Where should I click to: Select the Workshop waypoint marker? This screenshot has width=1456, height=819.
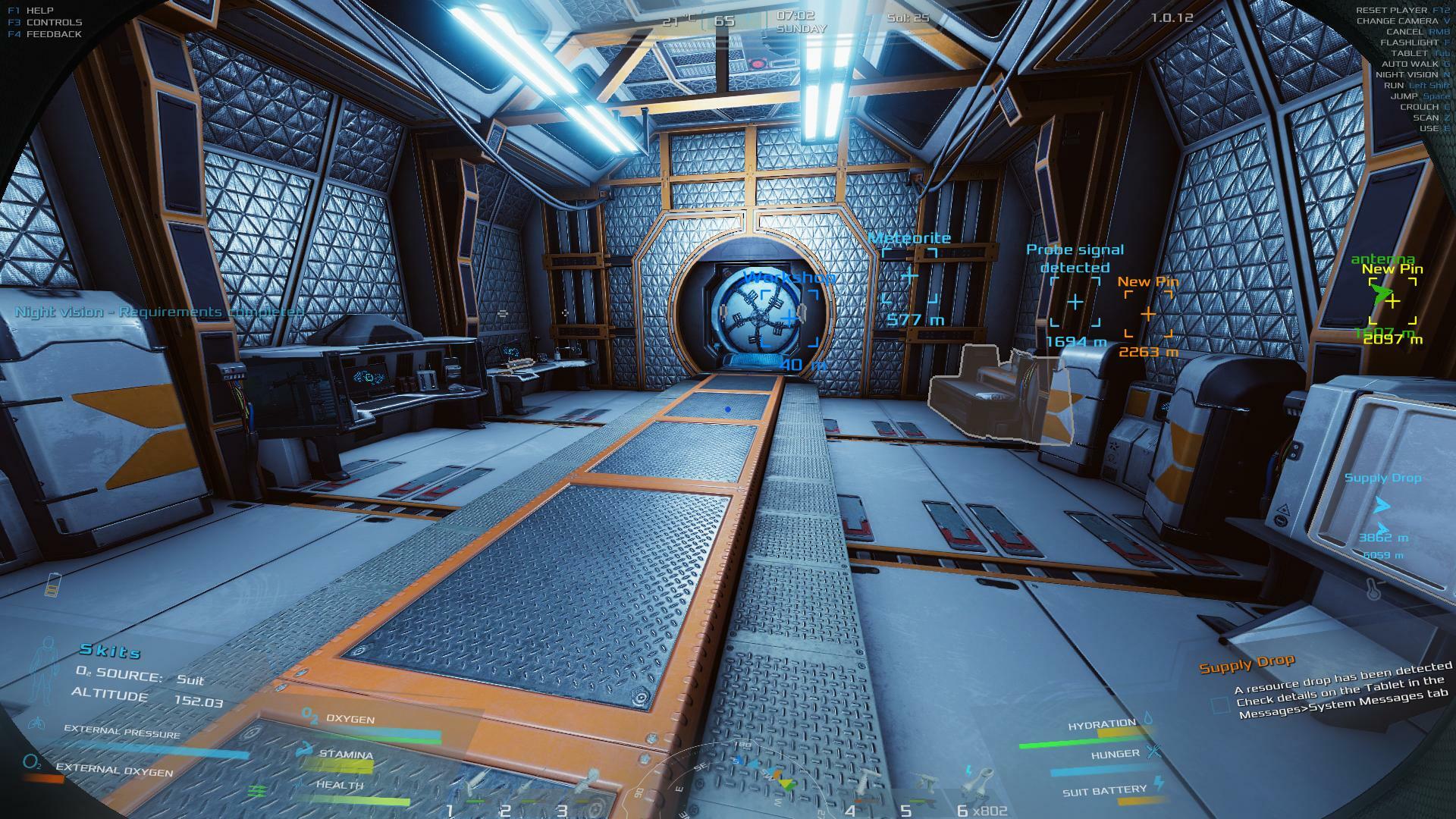(789, 317)
